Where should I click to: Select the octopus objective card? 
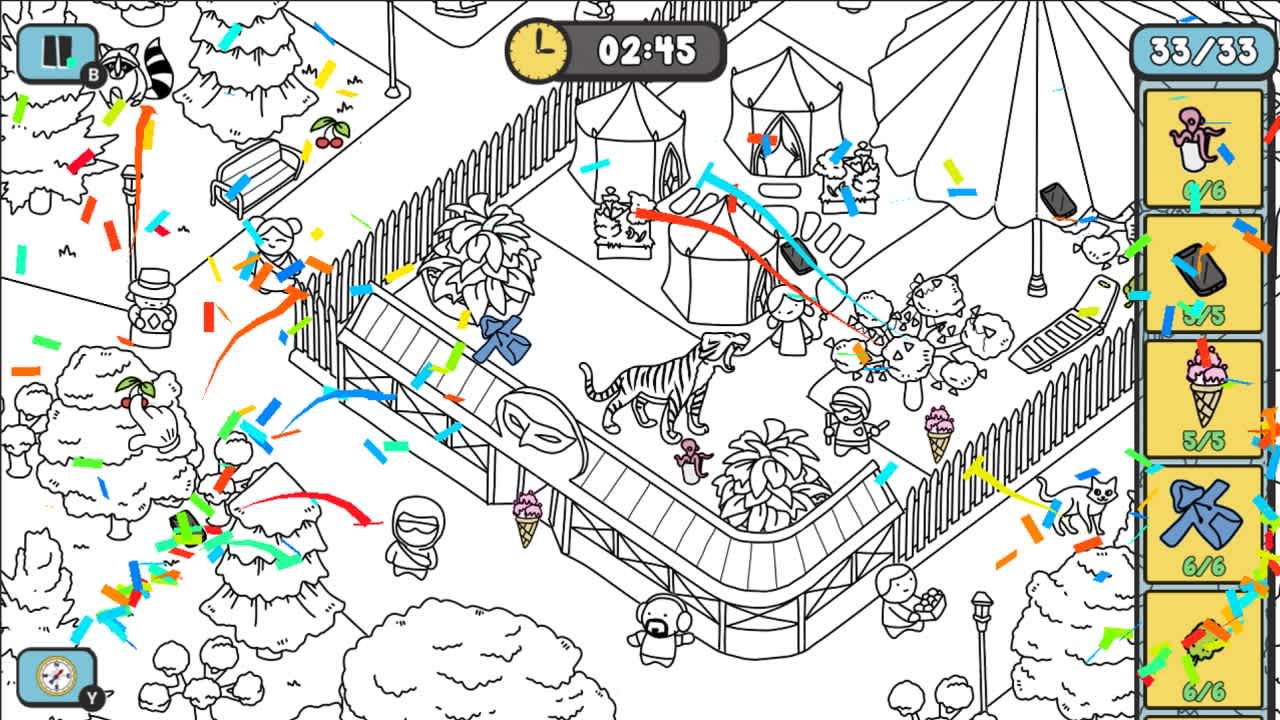pos(1205,145)
